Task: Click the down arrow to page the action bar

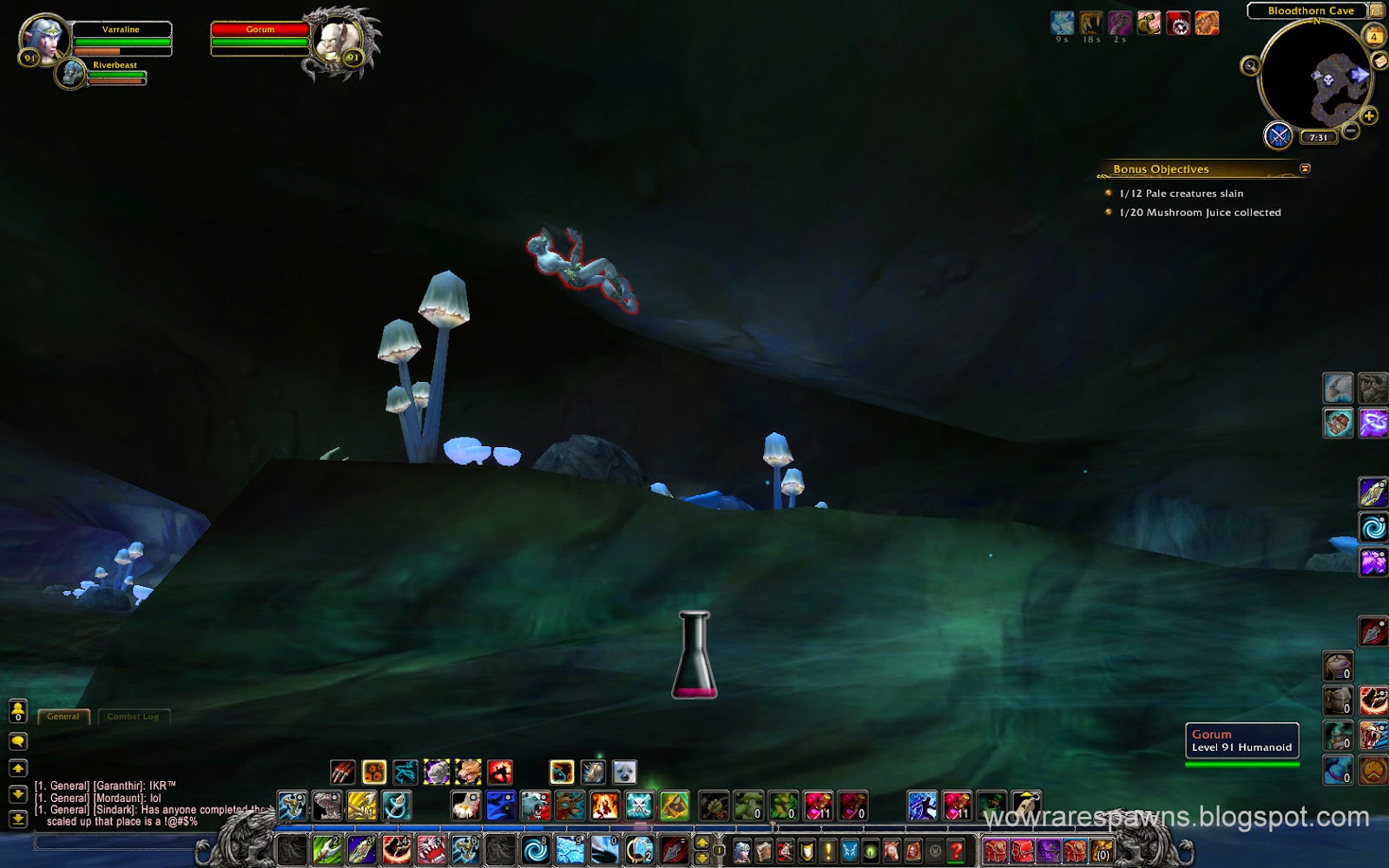Action: point(701,859)
